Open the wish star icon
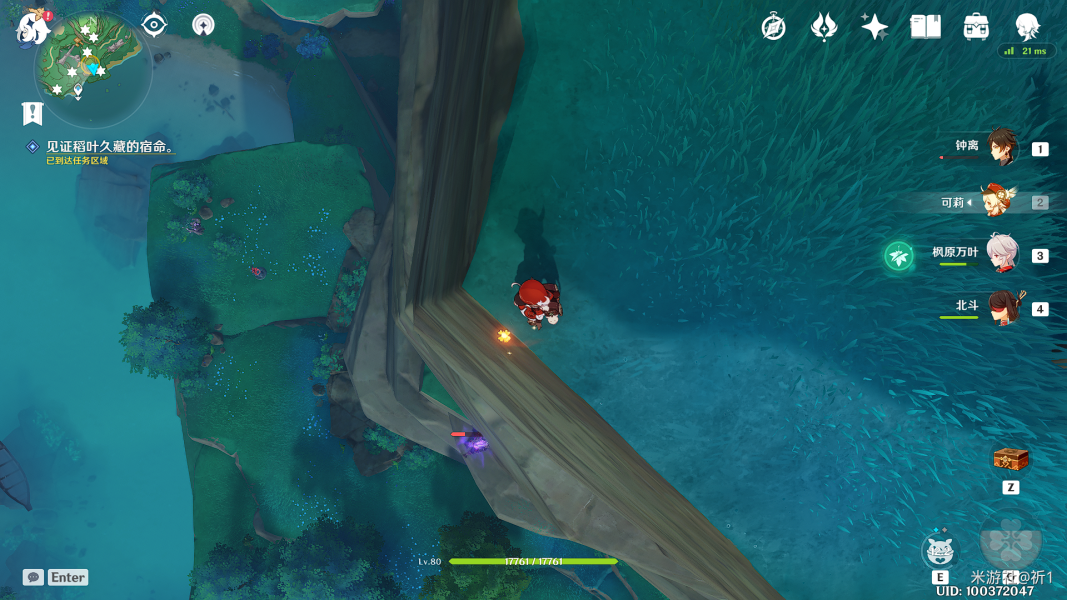This screenshot has height=600, width=1067. pyautogui.click(x=874, y=27)
